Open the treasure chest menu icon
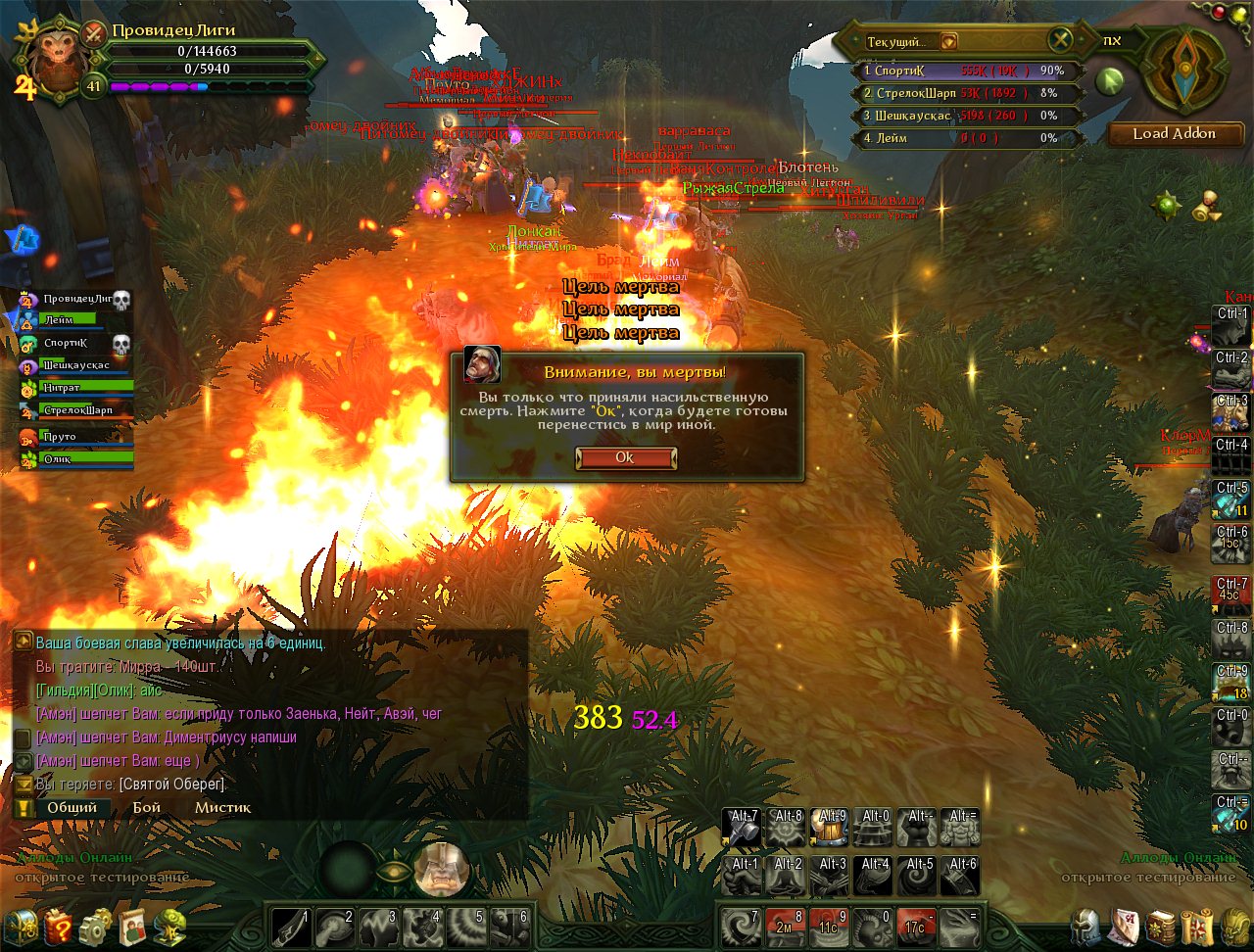This screenshot has height=952, width=1254. pos(21,927)
